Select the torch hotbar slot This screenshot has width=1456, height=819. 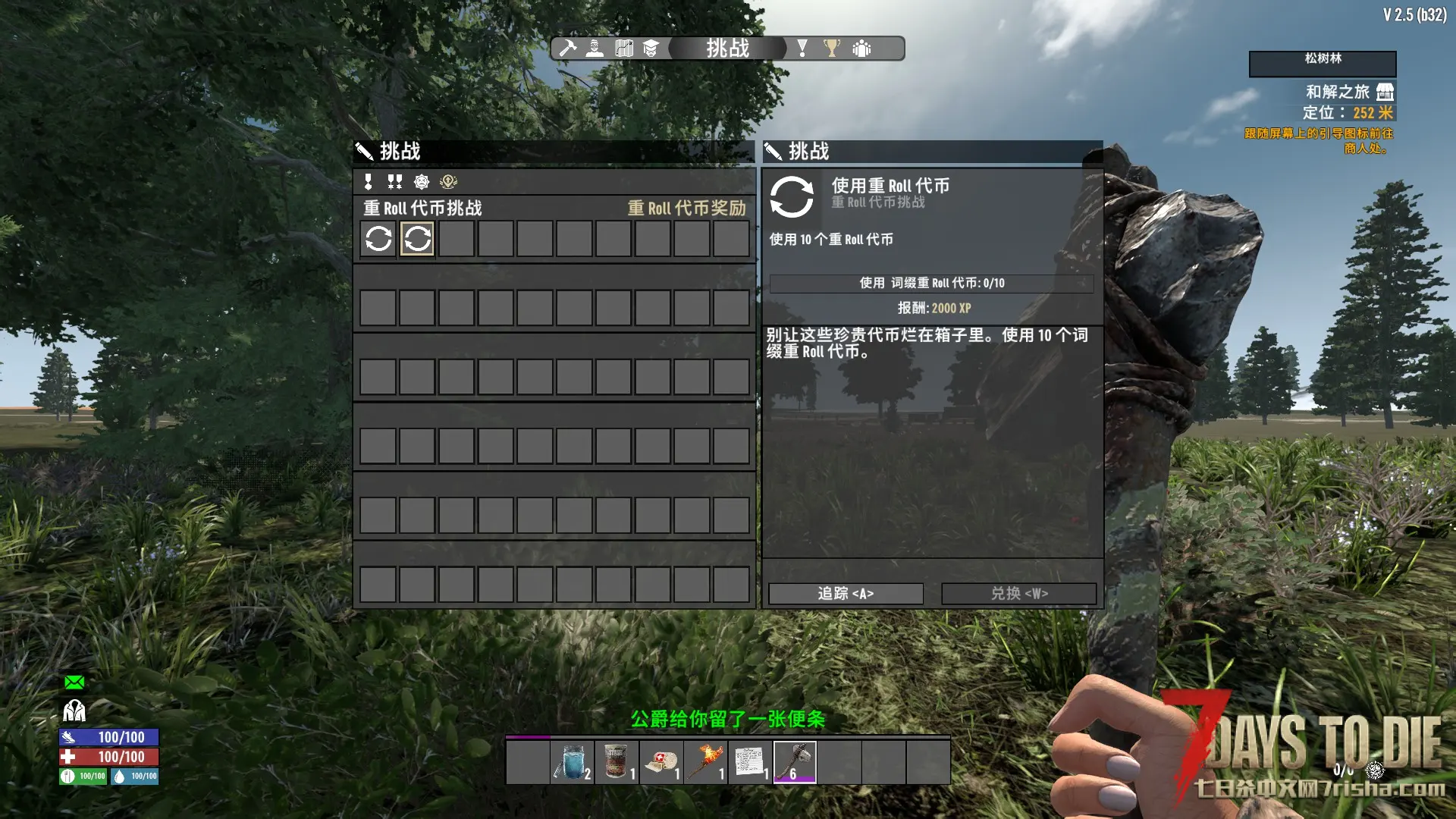[x=705, y=761]
